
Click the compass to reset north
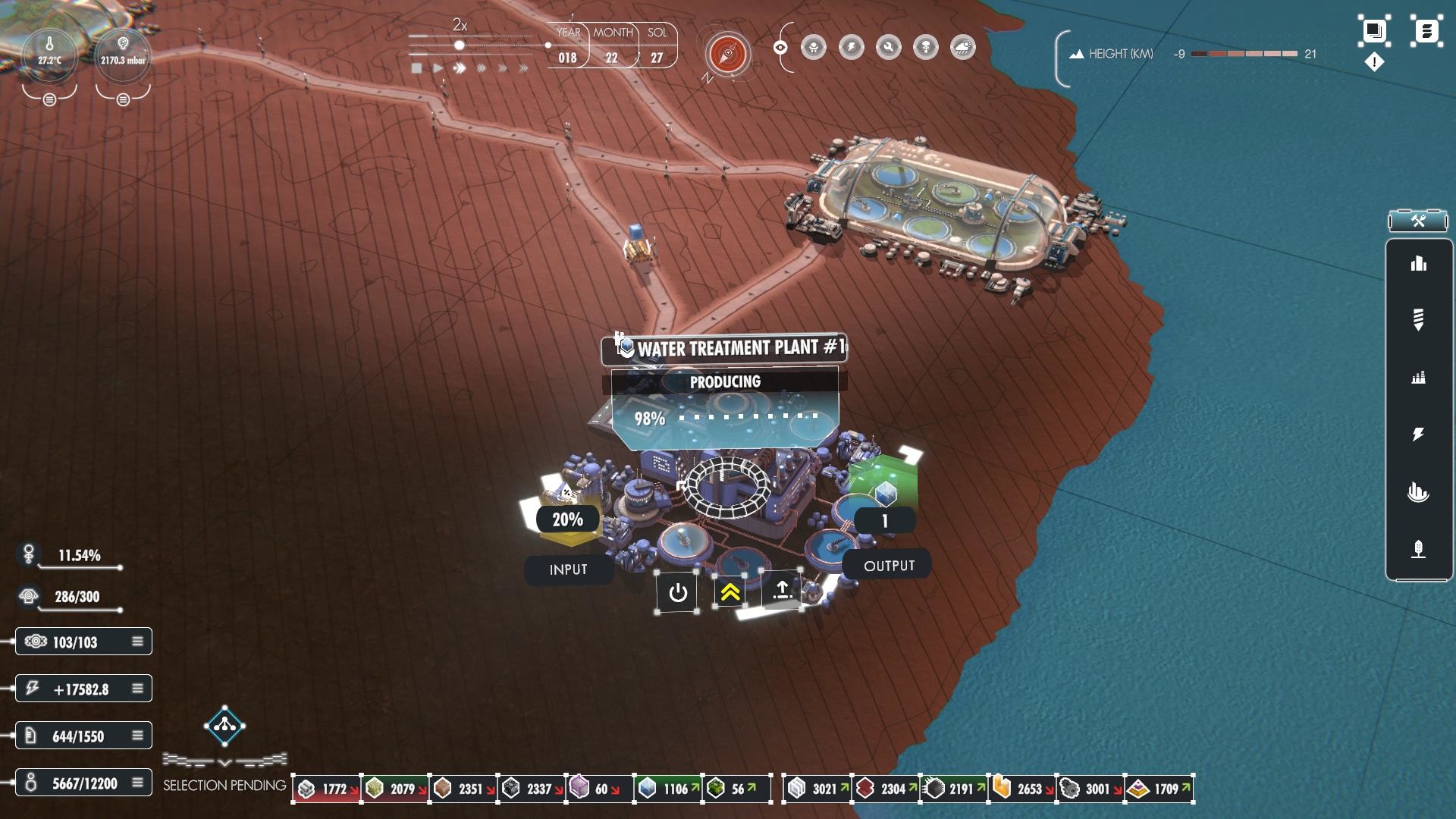(728, 54)
